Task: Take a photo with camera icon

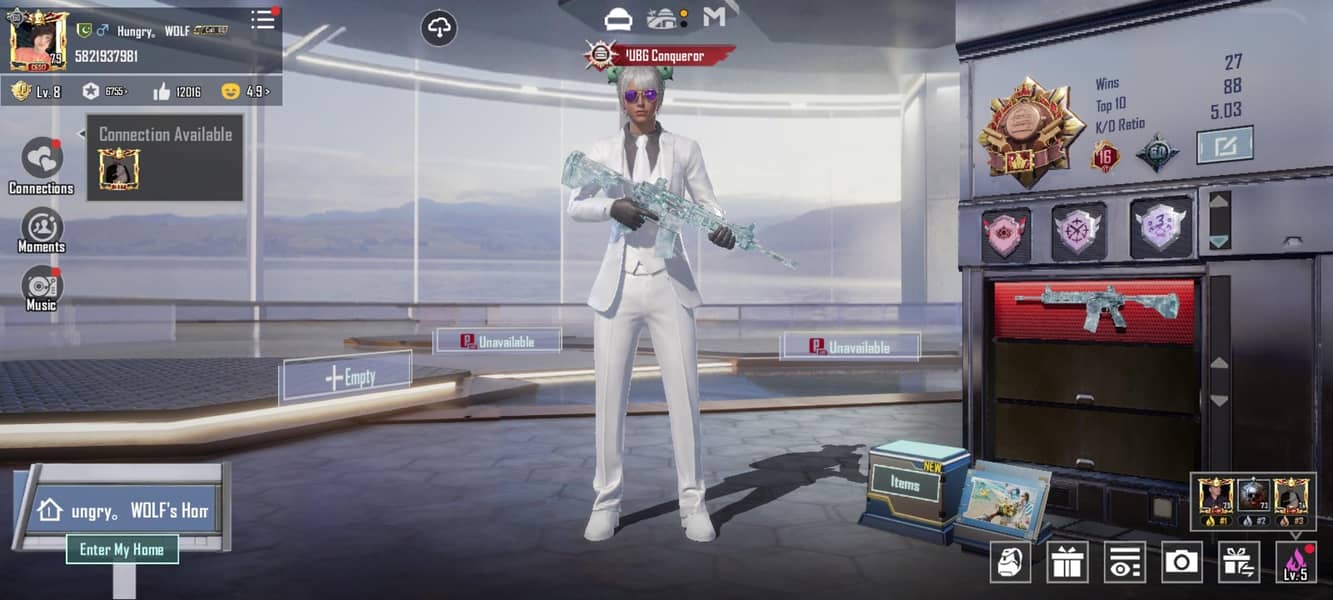Action: tap(1182, 562)
